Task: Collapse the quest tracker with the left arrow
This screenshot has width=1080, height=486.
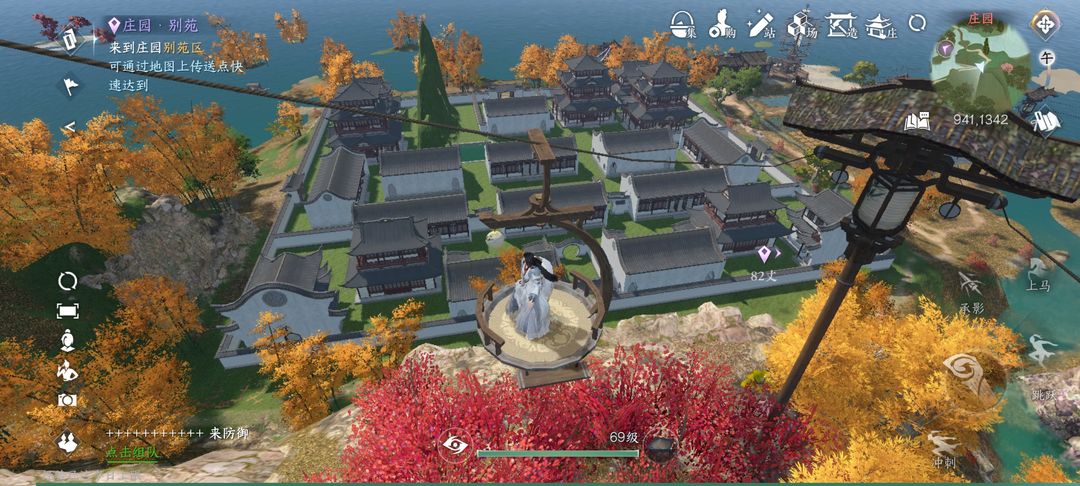Action: pos(69,127)
